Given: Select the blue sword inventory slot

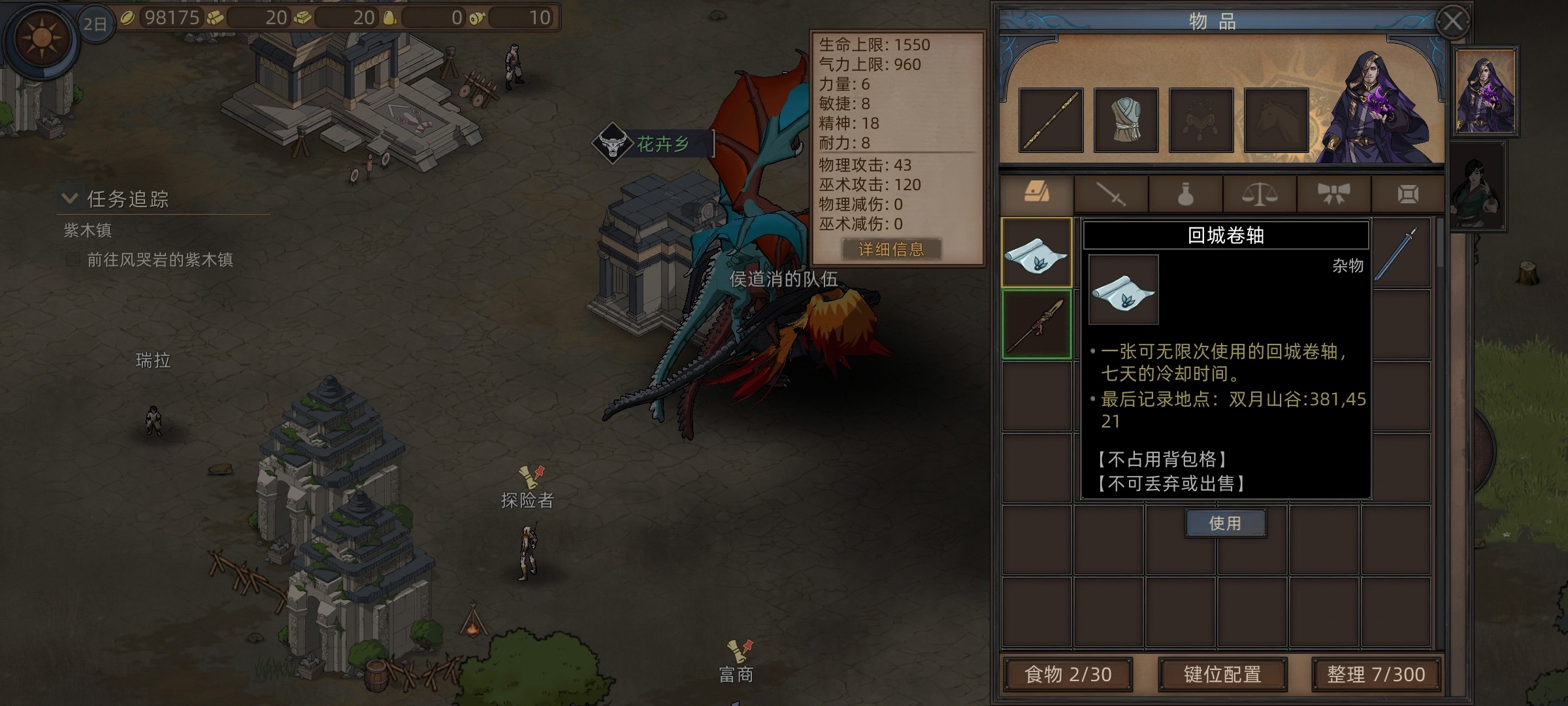Looking at the screenshot, I should click(1400, 254).
